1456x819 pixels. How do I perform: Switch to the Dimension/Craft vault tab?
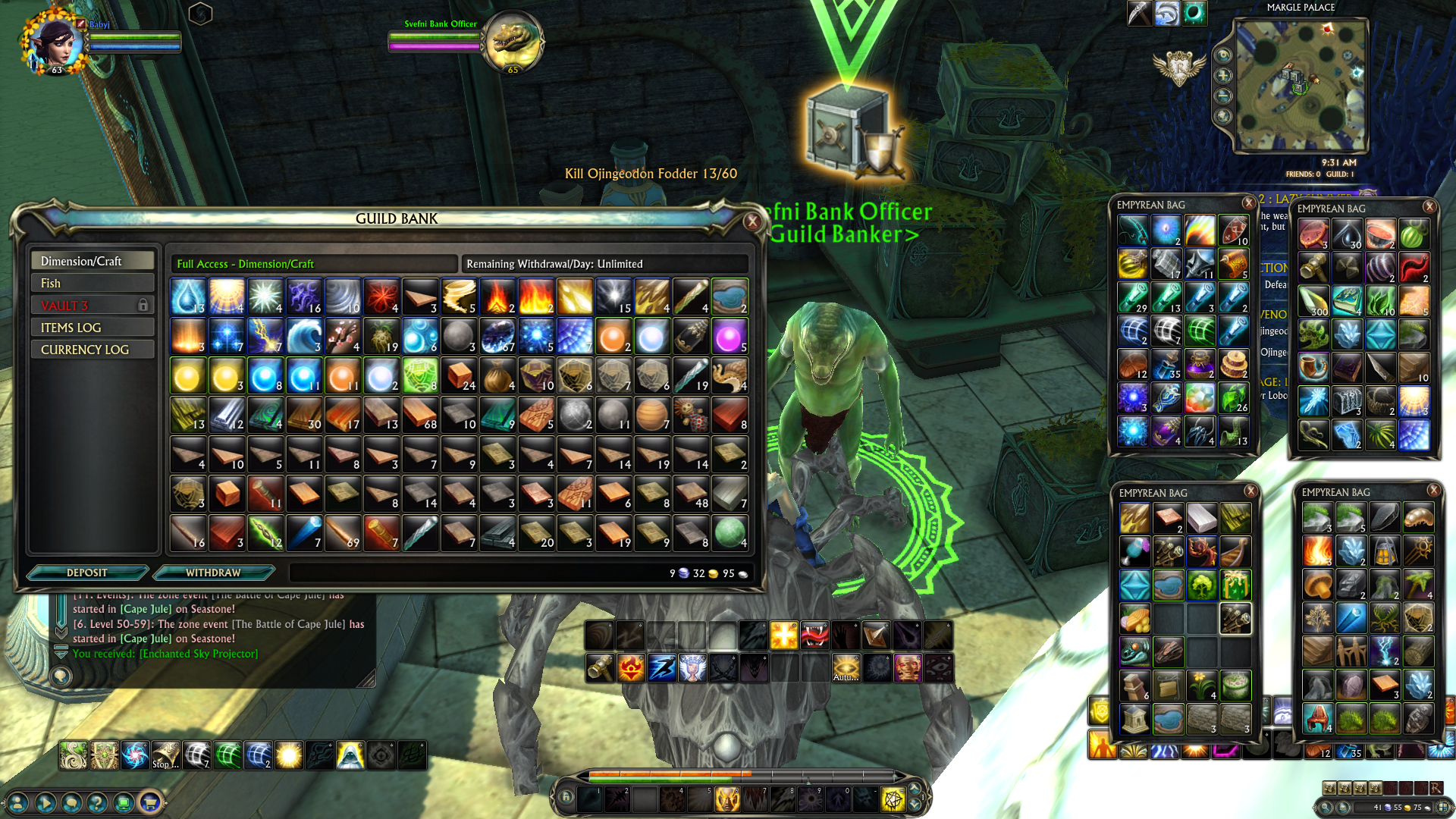[92, 261]
